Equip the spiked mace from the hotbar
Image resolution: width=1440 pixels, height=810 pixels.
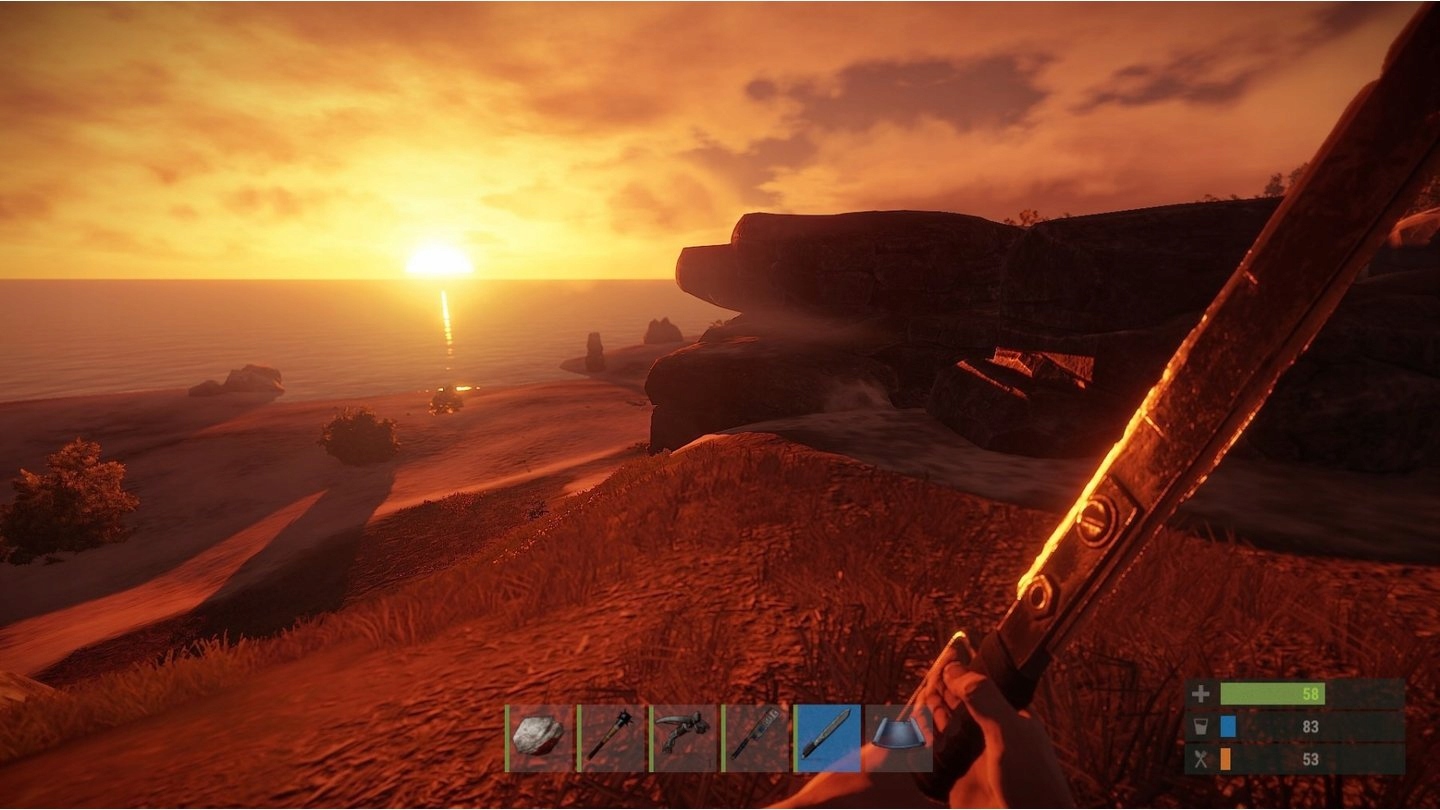point(611,738)
